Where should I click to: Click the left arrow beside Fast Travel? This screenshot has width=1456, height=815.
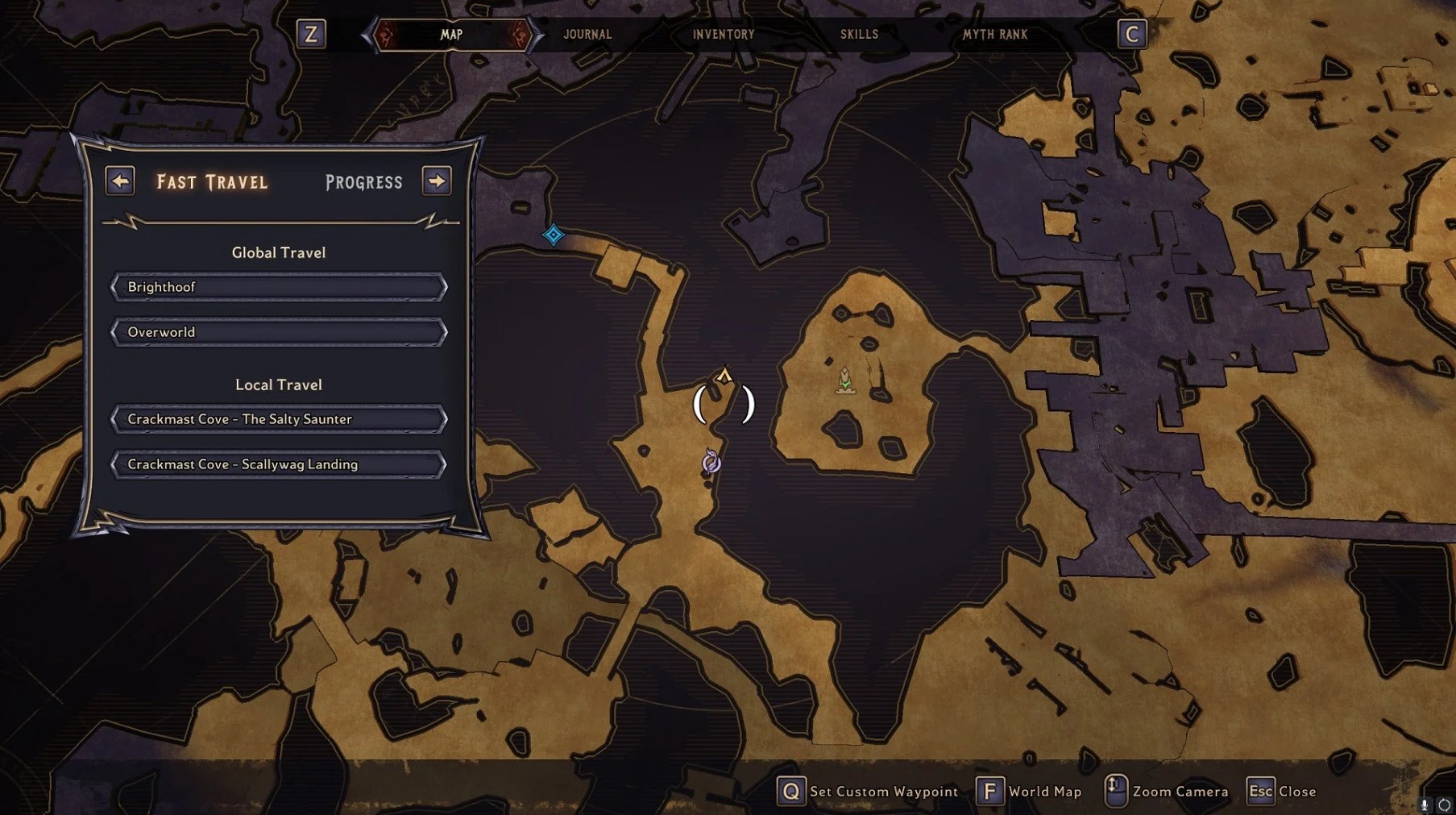pyautogui.click(x=120, y=181)
